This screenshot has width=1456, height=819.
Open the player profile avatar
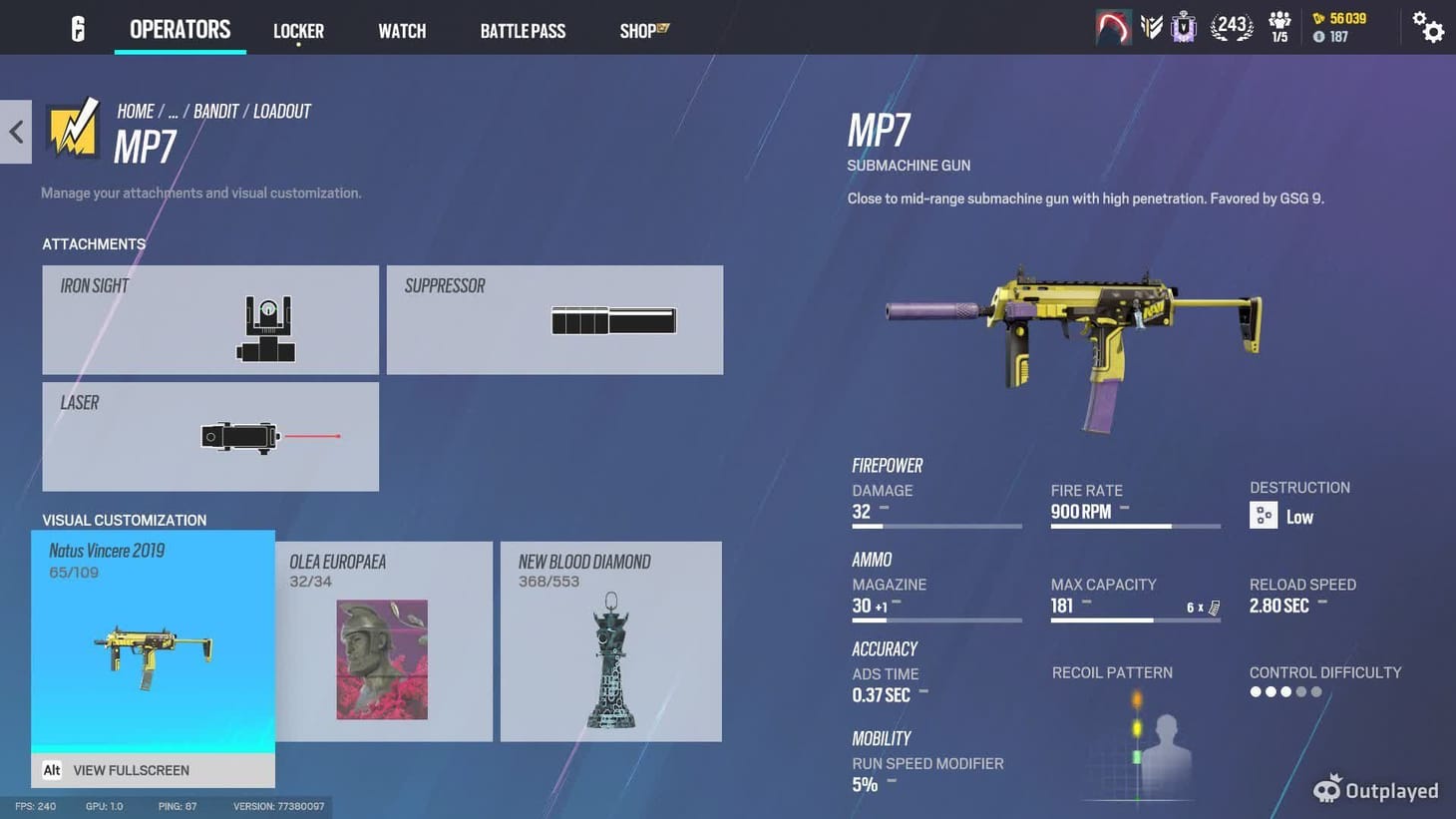(1113, 27)
